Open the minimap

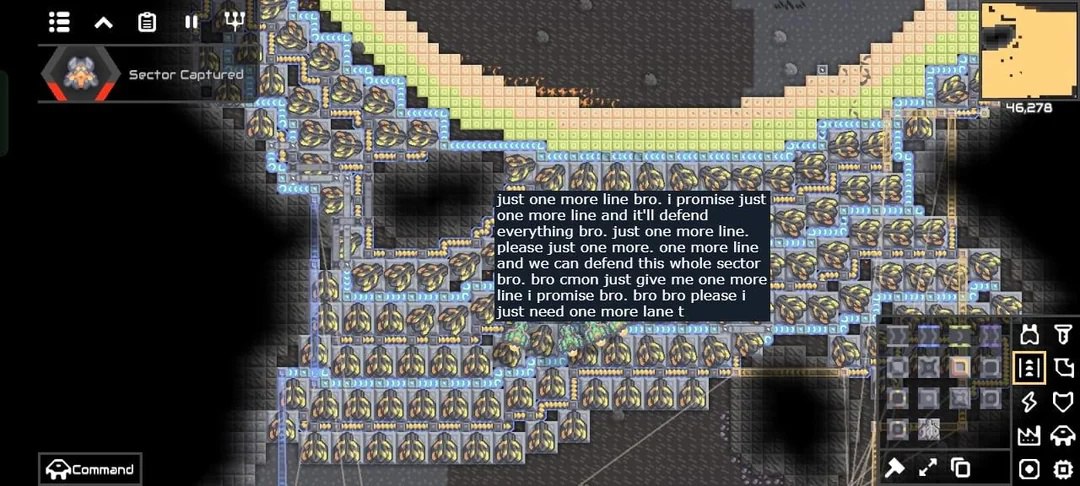coord(1028,50)
